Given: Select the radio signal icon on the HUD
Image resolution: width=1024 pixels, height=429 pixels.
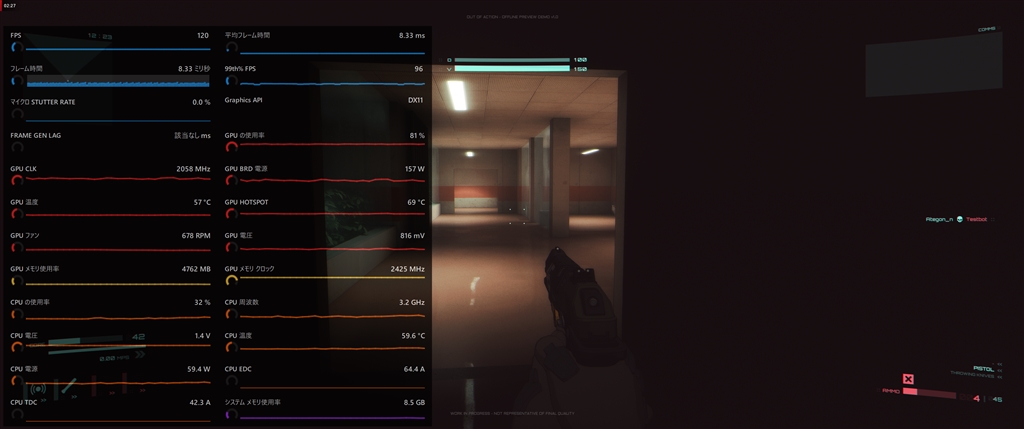Looking at the screenshot, I should [x=39, y=389].
